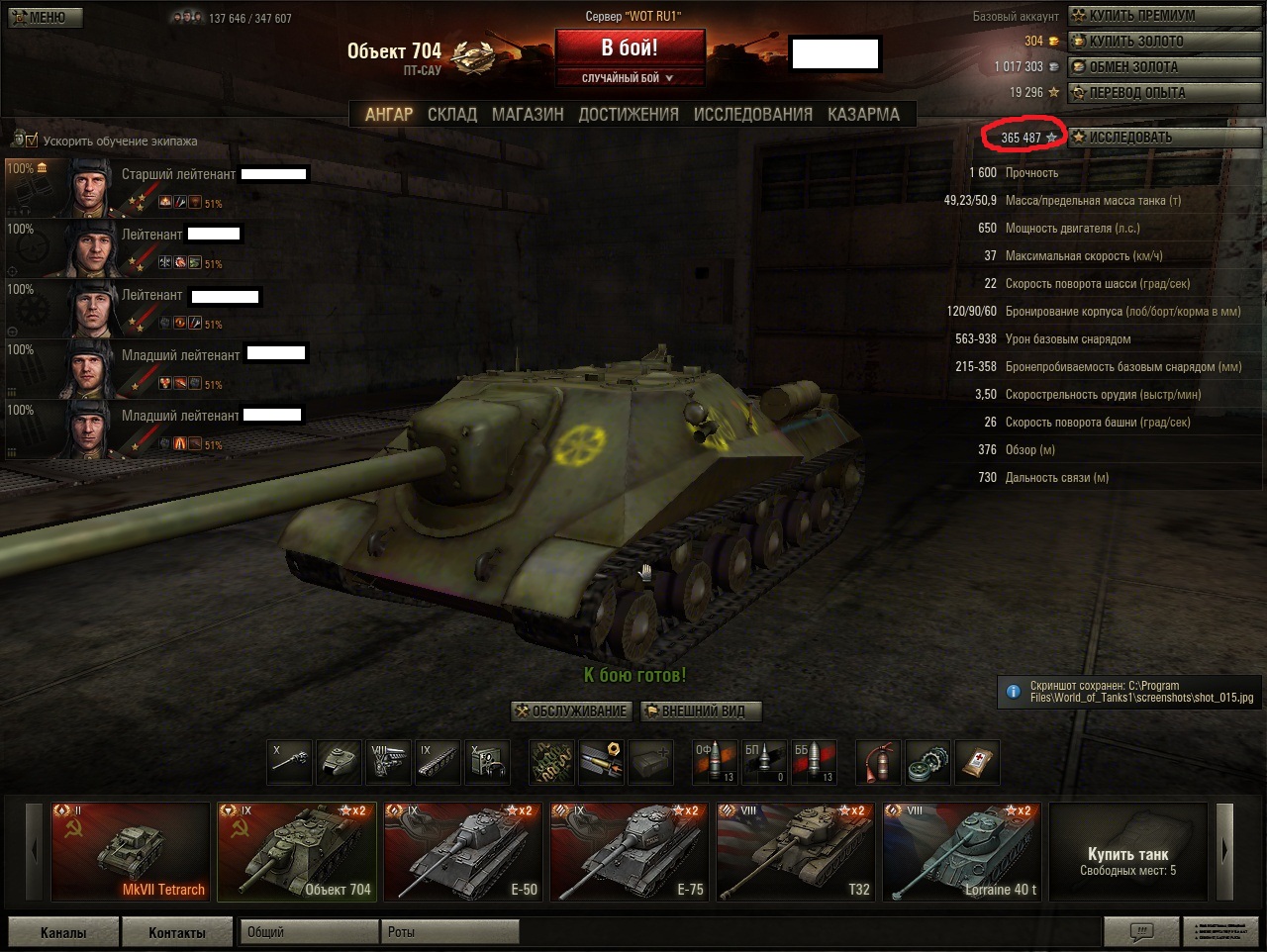
Task: Switch to the Склад tab
Action: click(452, 115)
